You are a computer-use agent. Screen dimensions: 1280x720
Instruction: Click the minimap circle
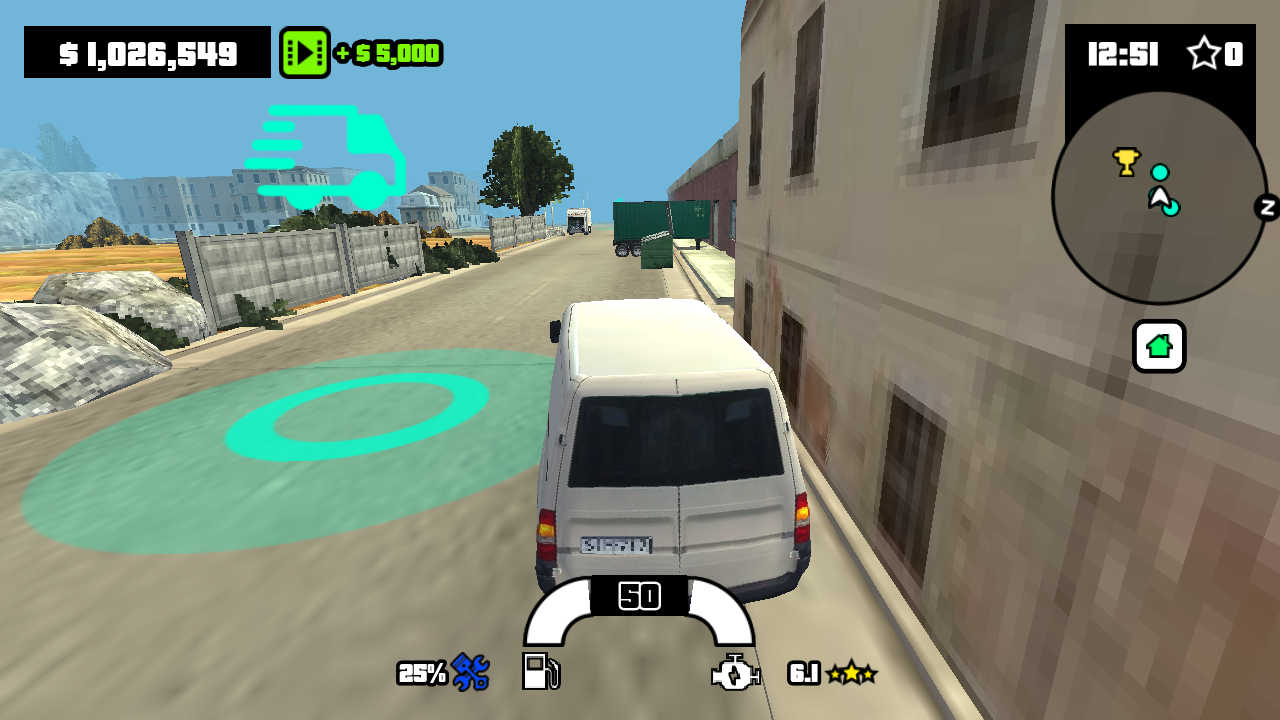[x=1160, y=197]
